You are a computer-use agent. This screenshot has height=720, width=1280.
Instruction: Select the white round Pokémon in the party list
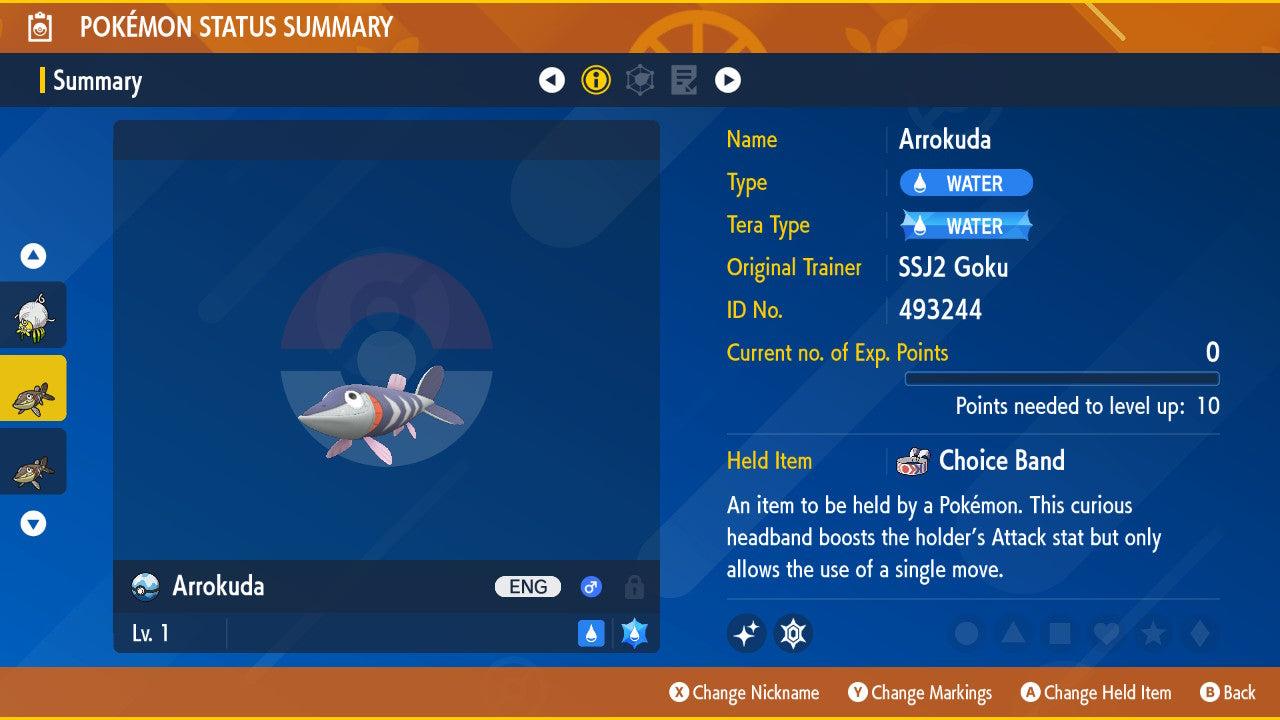coord(33,315)
